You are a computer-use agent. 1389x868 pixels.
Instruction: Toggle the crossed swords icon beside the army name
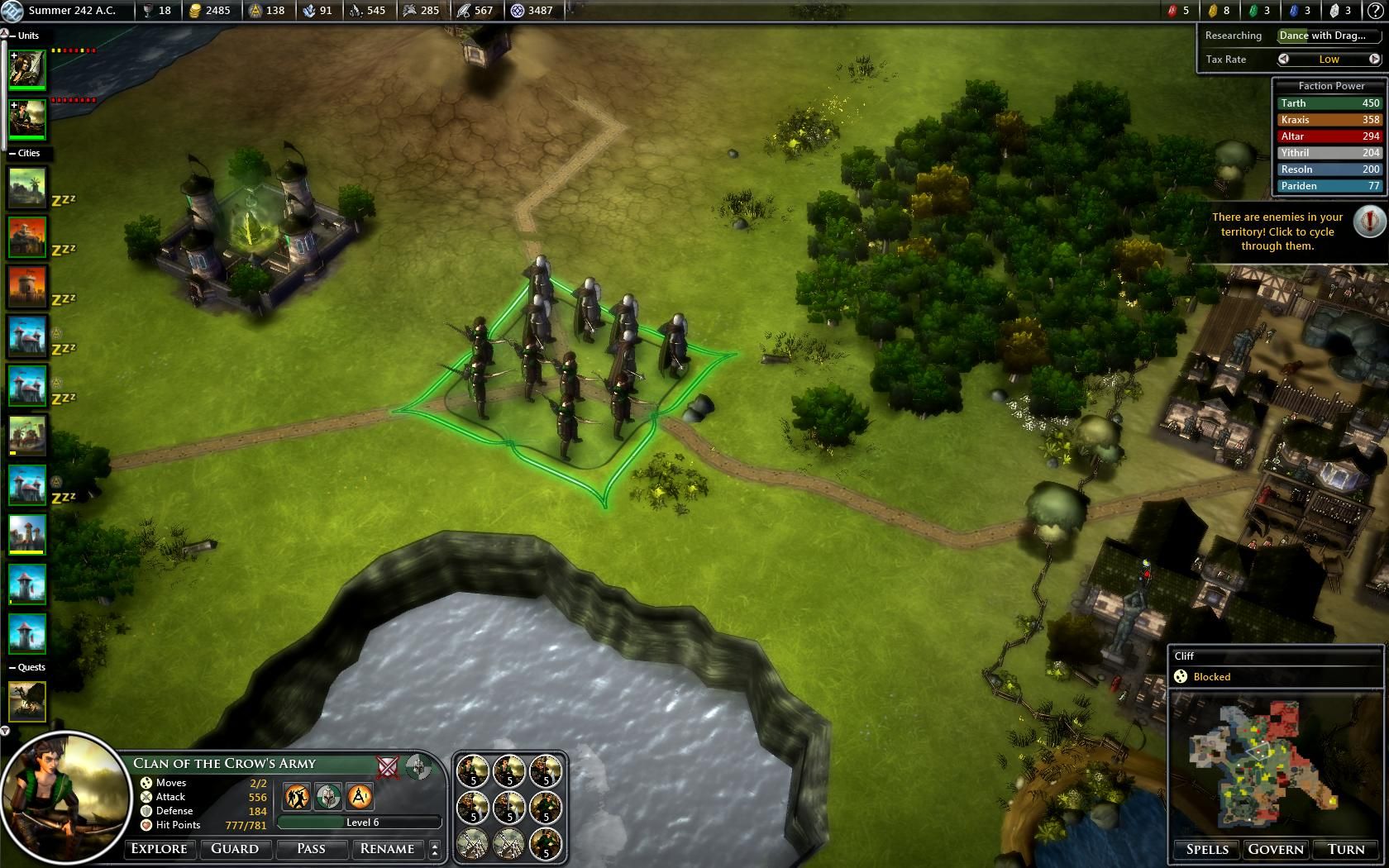click(387, 766)
